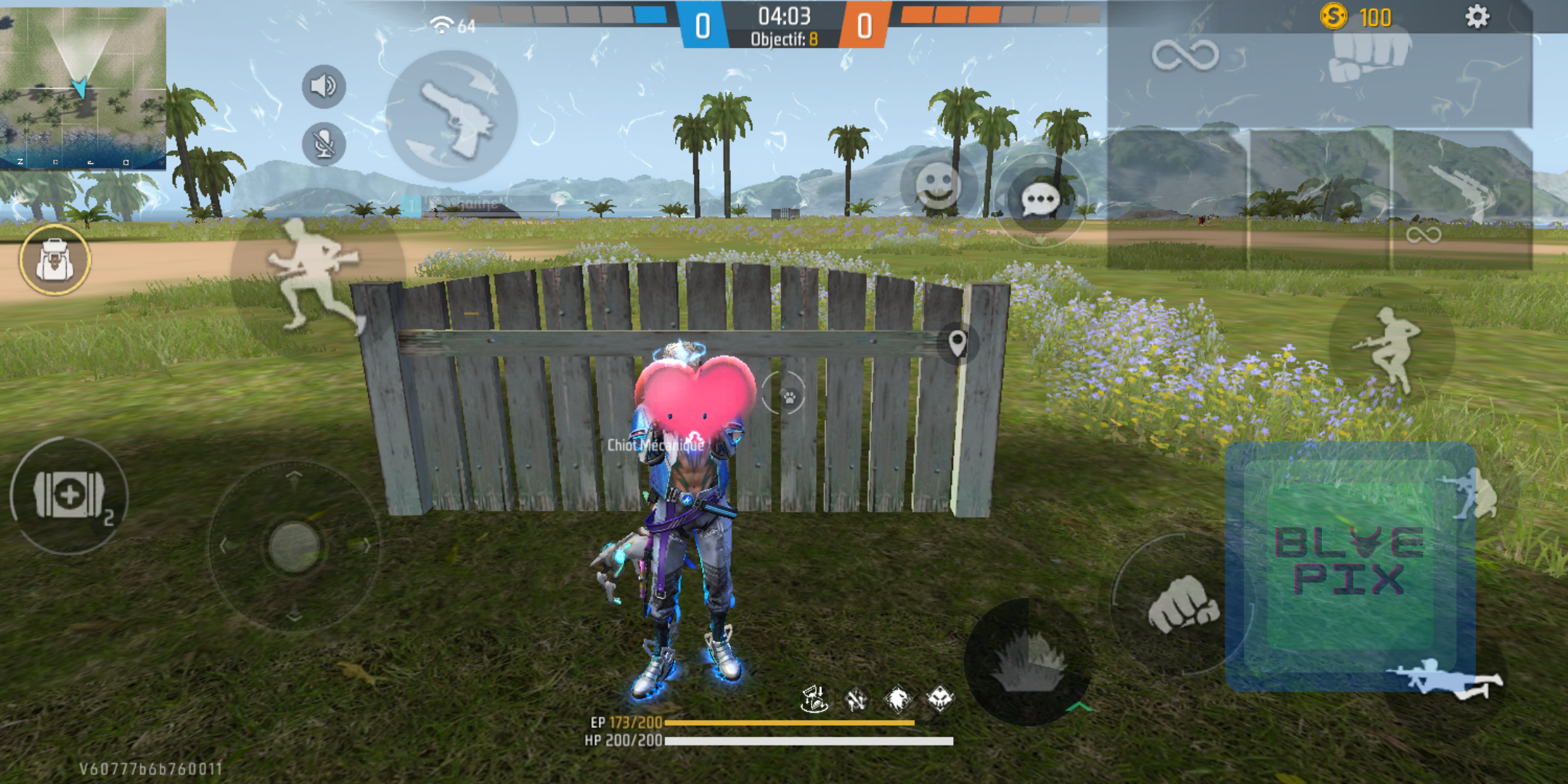
Task: Go prone with the lying soldier button
Action: tap(1445, 678)
